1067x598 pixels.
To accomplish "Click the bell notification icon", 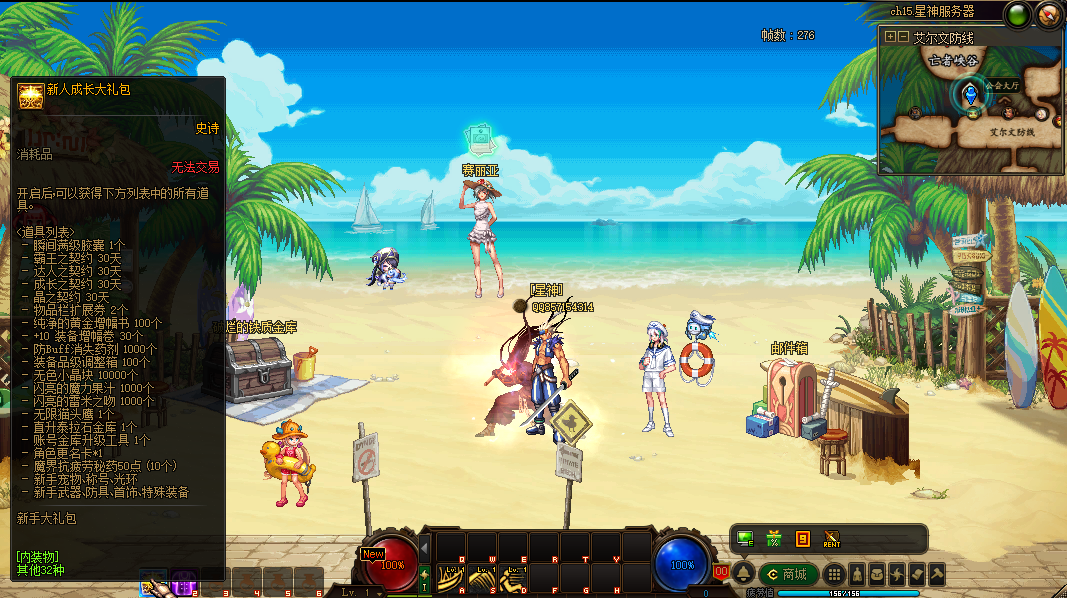I will 744,574.
